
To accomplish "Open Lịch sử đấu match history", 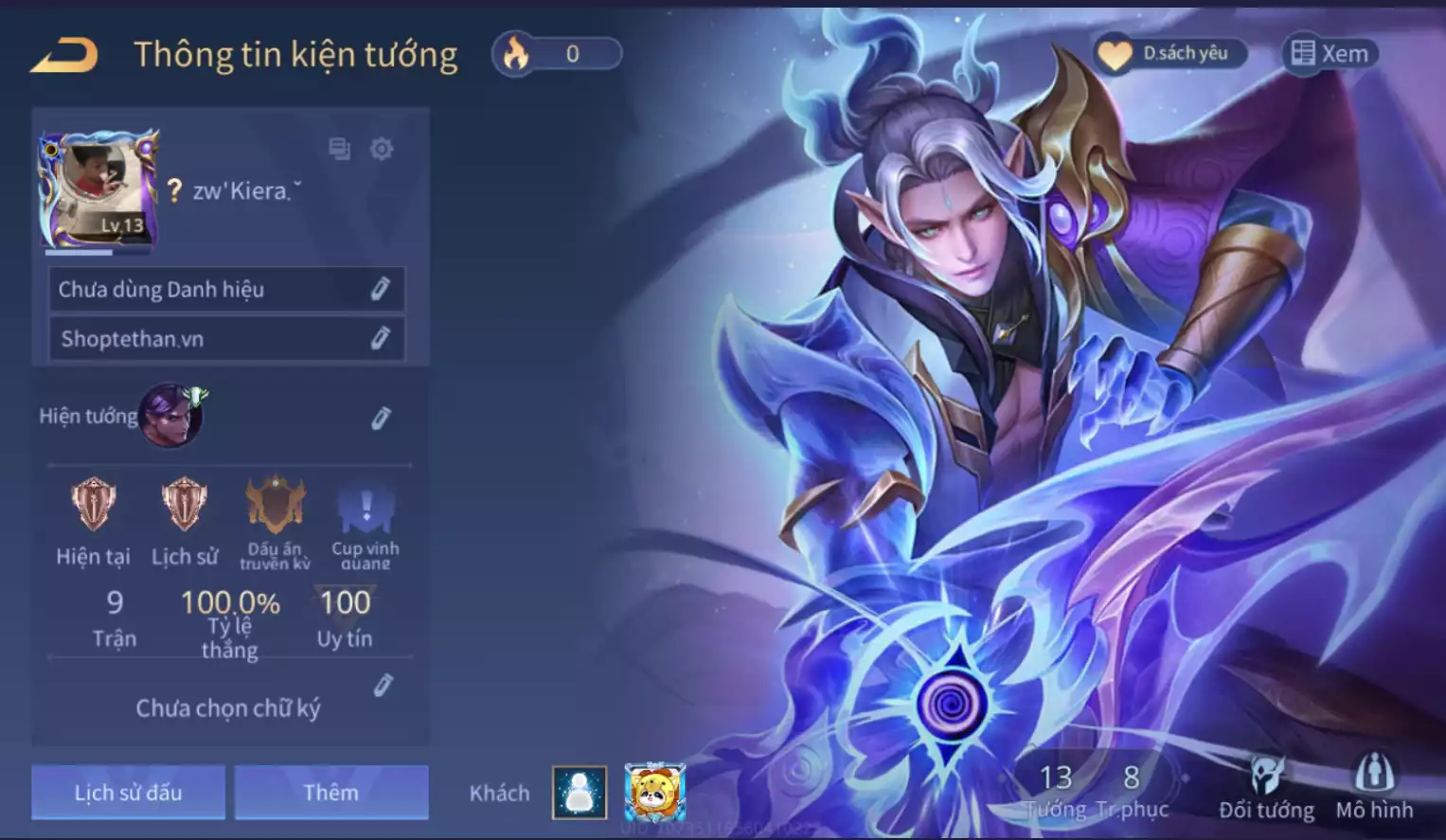I will coord(129,792).
